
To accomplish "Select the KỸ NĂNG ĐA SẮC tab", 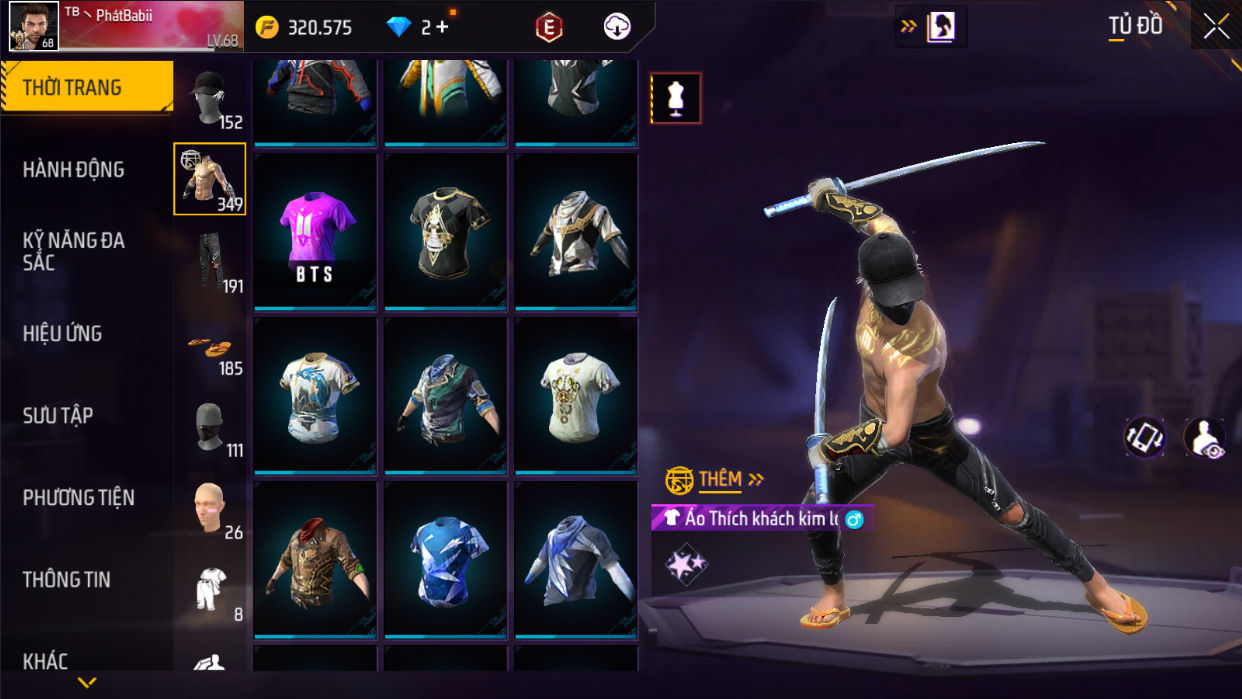I will click(74, 251).
